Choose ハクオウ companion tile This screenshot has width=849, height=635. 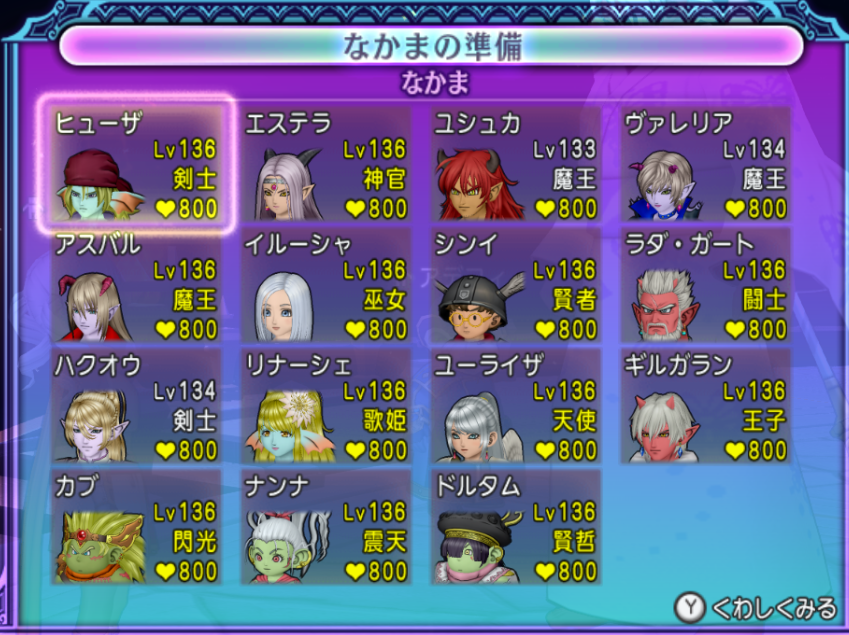click(136, 406)
